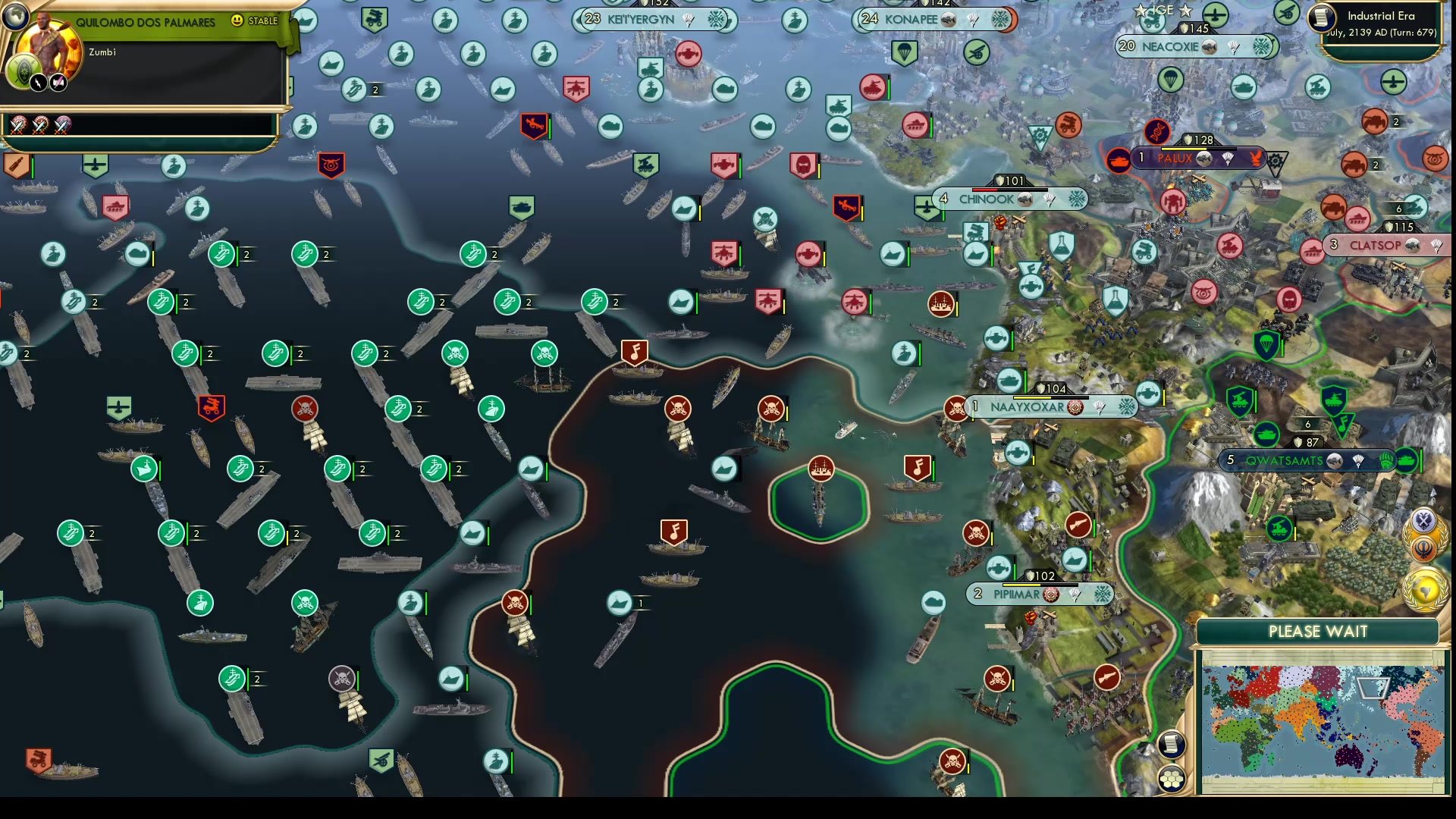Viewport: 1456px width, 819px height.
Task: Open the notification log scroll icon
Action: coord(1171,745)
